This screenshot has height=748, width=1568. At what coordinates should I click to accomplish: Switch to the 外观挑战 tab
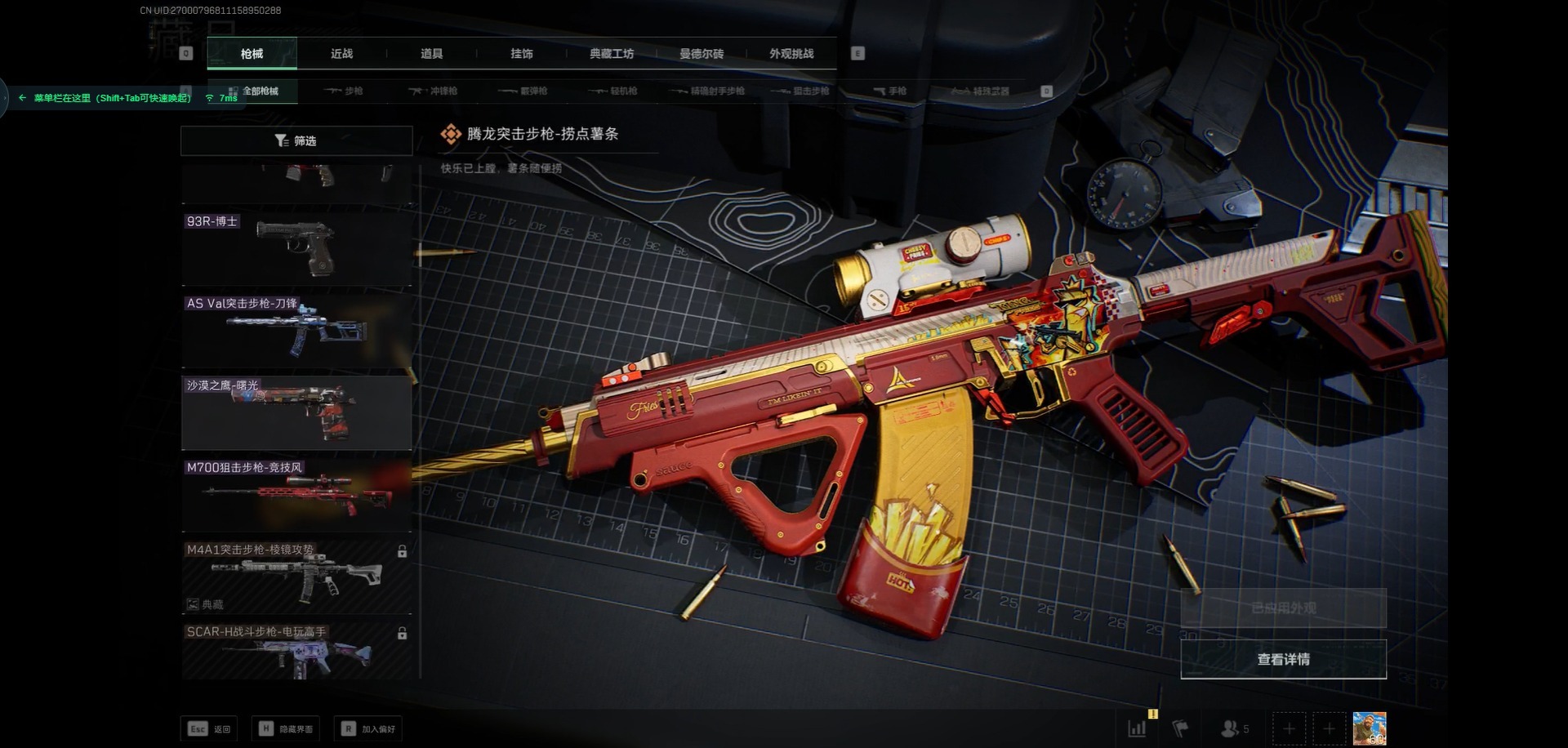791,54
